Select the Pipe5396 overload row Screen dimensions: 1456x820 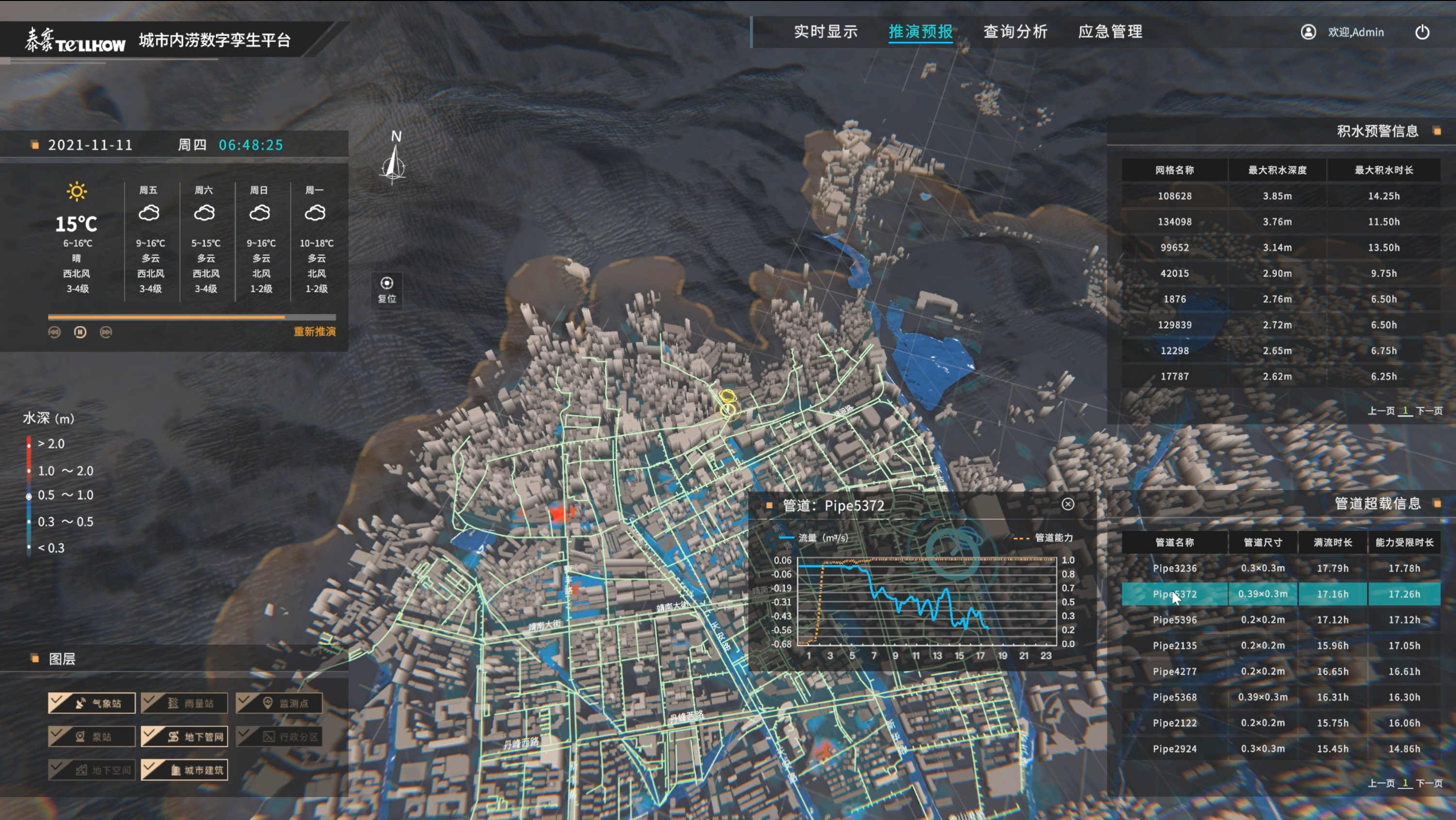(x=1175, y=620)
